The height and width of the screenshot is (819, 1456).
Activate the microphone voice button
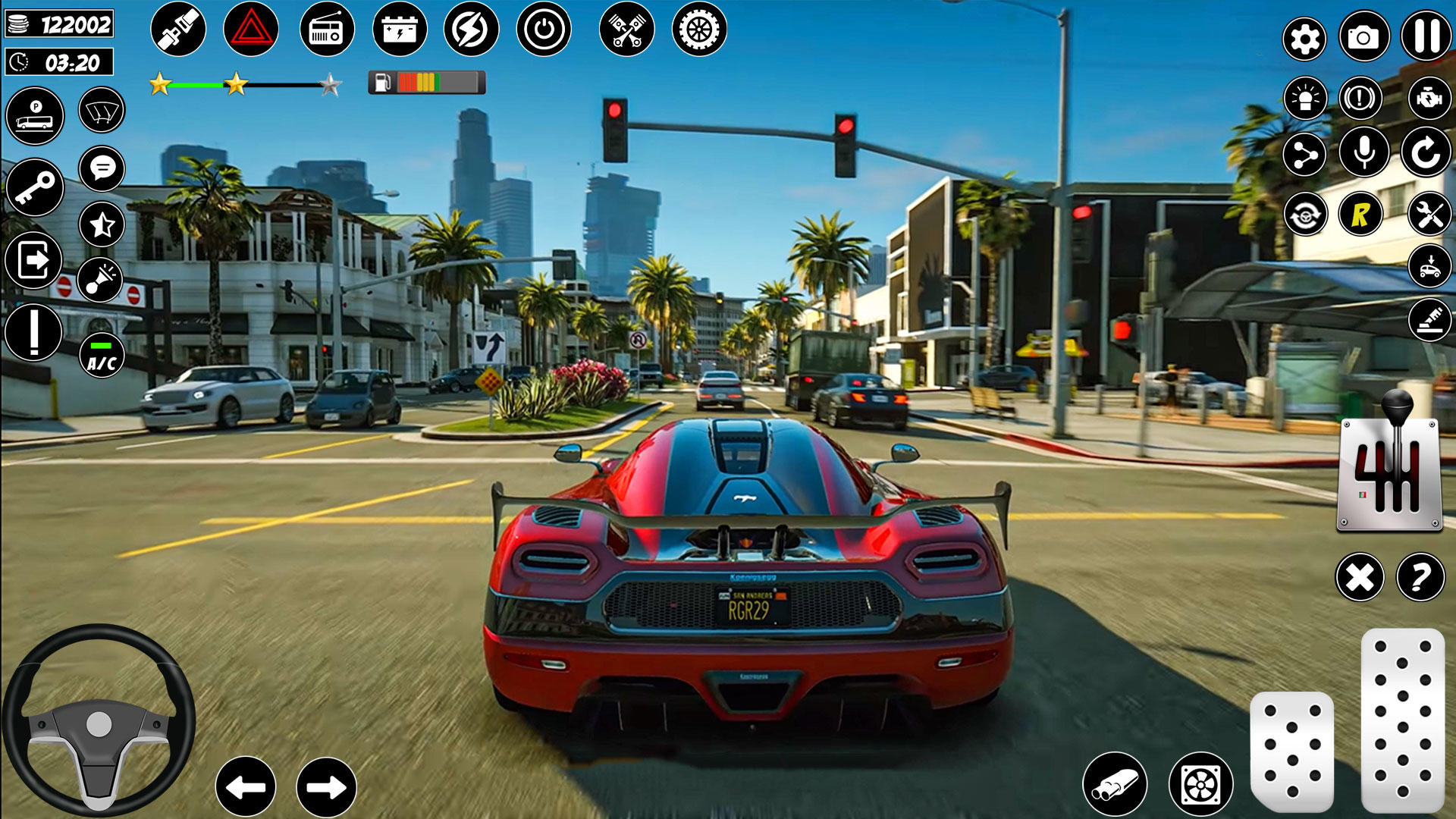tap(1363, 152)
